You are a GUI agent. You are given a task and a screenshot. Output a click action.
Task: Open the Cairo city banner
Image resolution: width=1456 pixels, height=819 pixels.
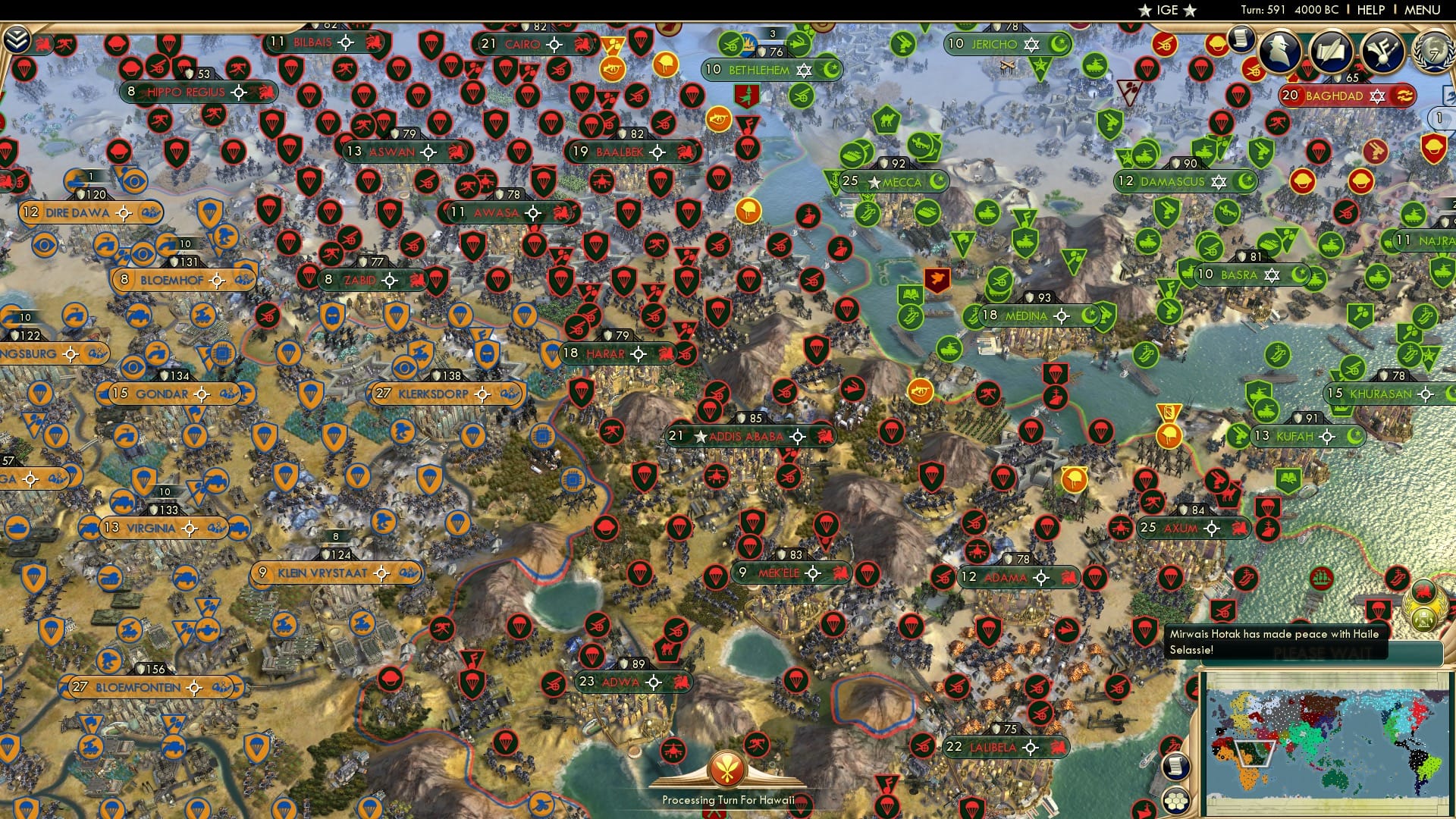click(531, 45)
